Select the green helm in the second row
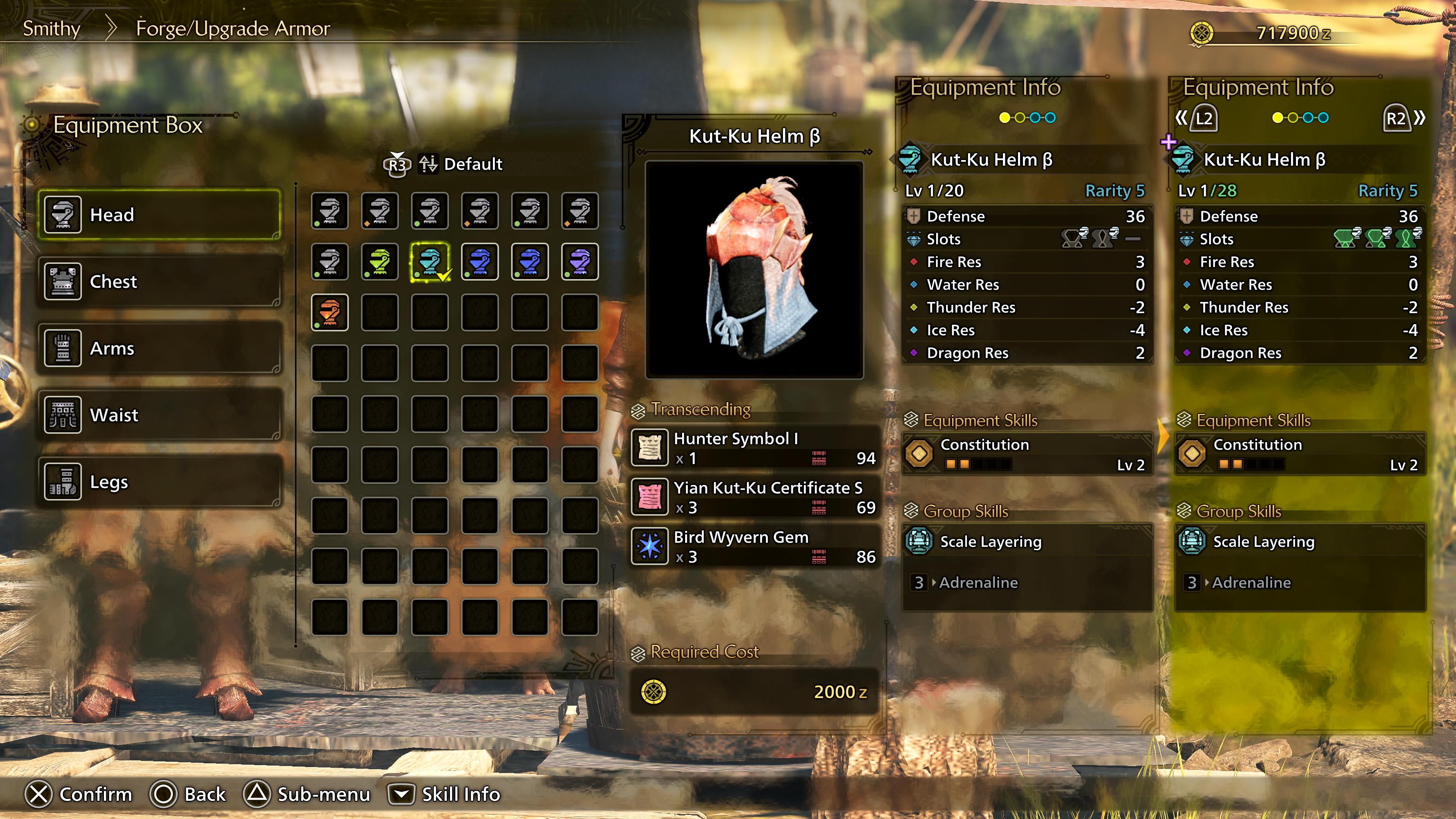 click(x=379, y=261)
